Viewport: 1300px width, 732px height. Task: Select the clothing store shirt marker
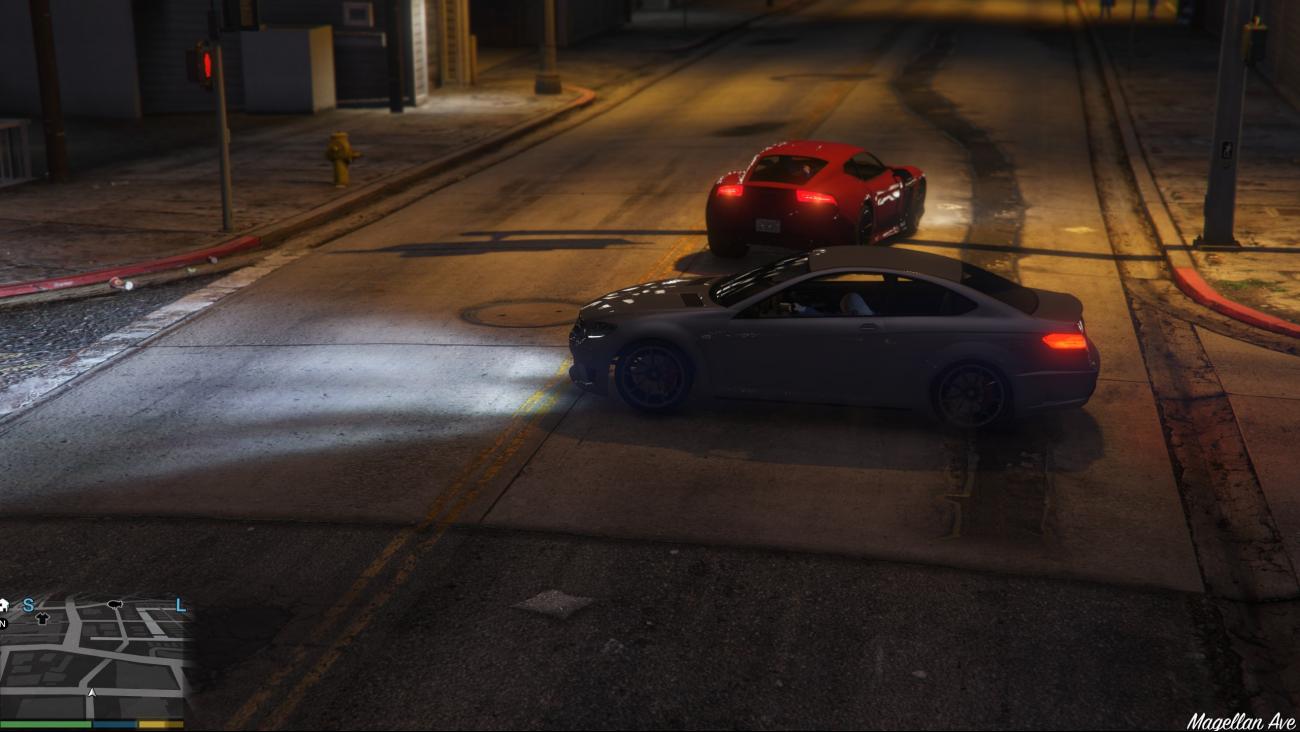[41, 618]
